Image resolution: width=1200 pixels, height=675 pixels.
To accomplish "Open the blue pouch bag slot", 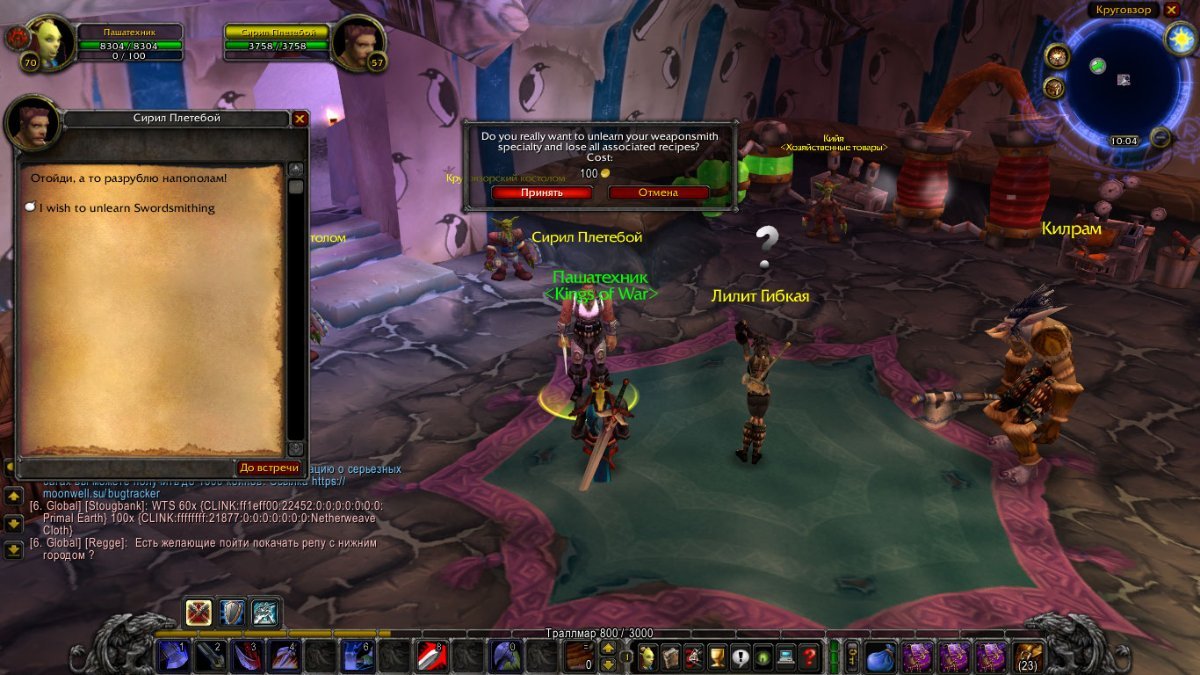I will tap(879, 656).
